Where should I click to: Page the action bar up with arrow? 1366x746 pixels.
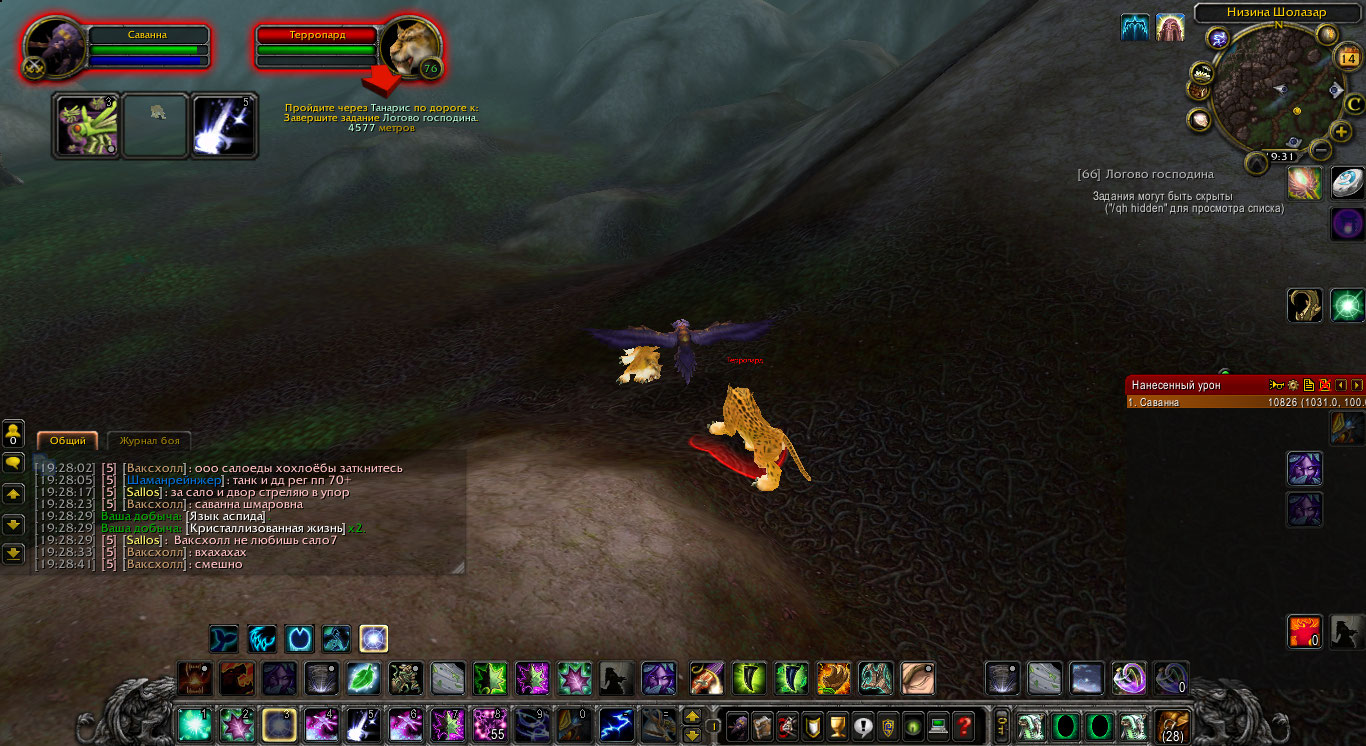(691, 716)
